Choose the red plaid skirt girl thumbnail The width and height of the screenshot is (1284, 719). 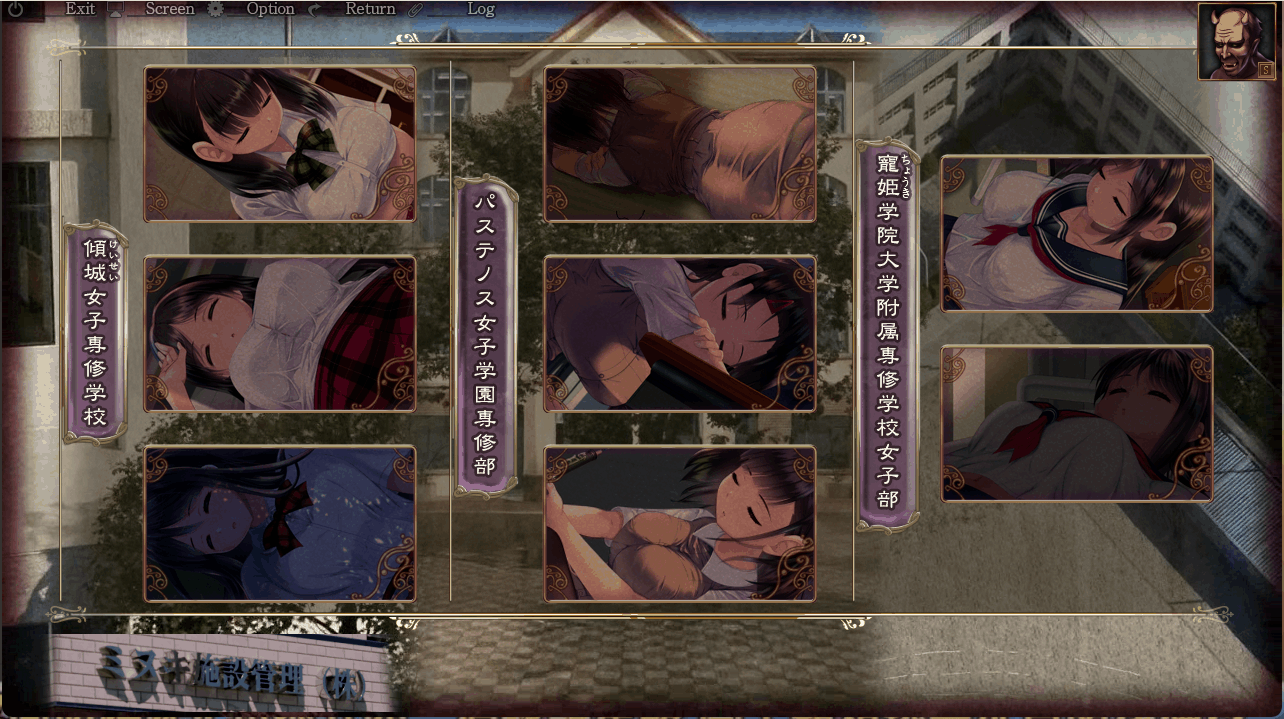[x=280, y=334]
